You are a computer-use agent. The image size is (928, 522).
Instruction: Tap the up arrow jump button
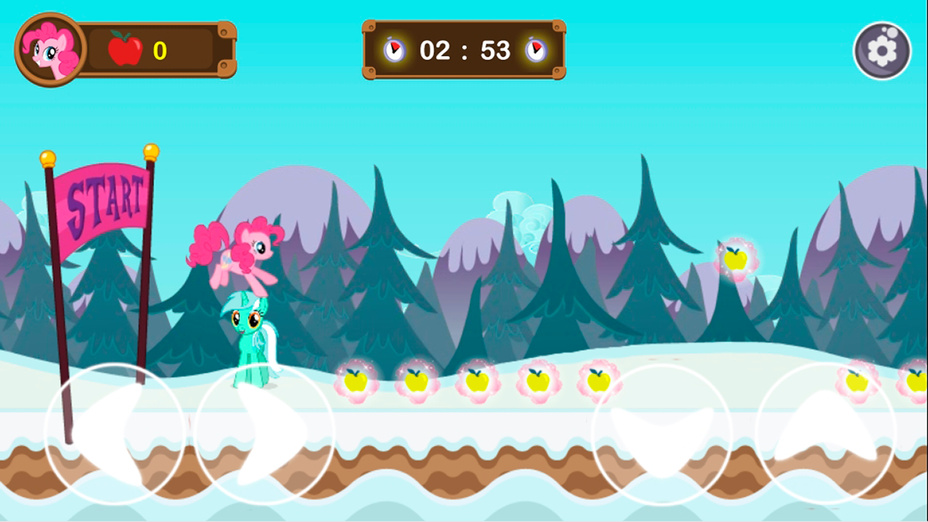point(825,433)
